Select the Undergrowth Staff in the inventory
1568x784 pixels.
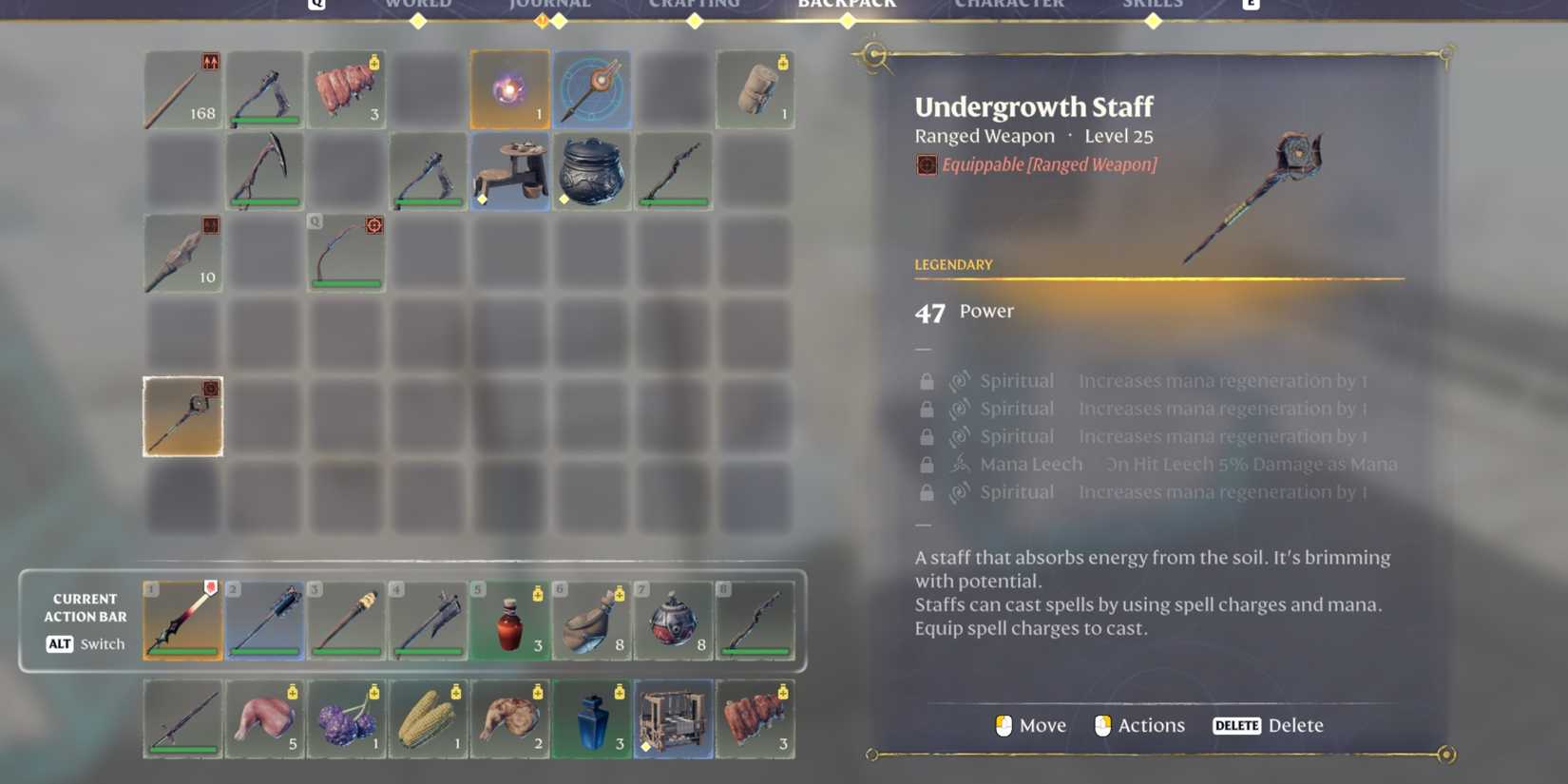pos(182,416)
